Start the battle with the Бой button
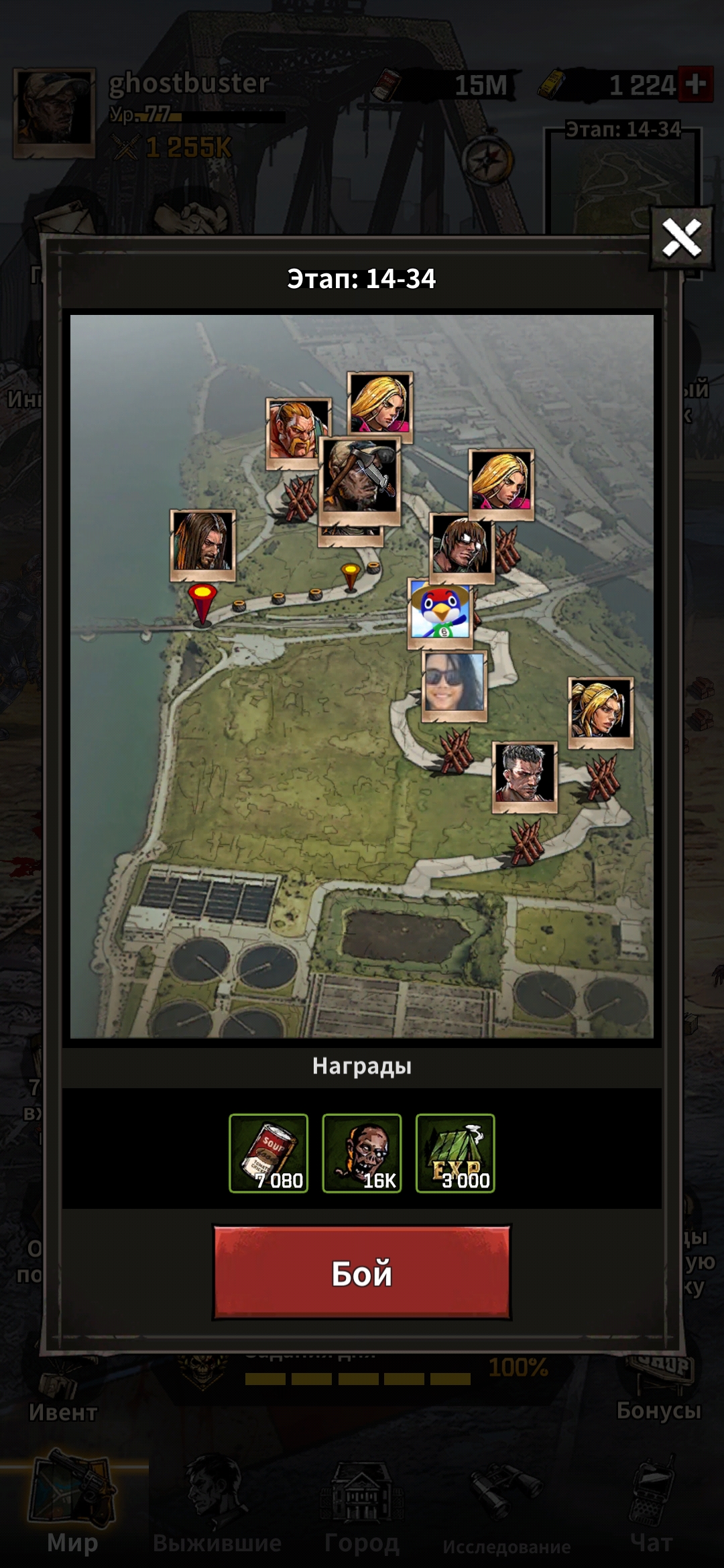The height and width of the screenshot is (1568, 724). pyautogui.click(x=361, y=1272)
